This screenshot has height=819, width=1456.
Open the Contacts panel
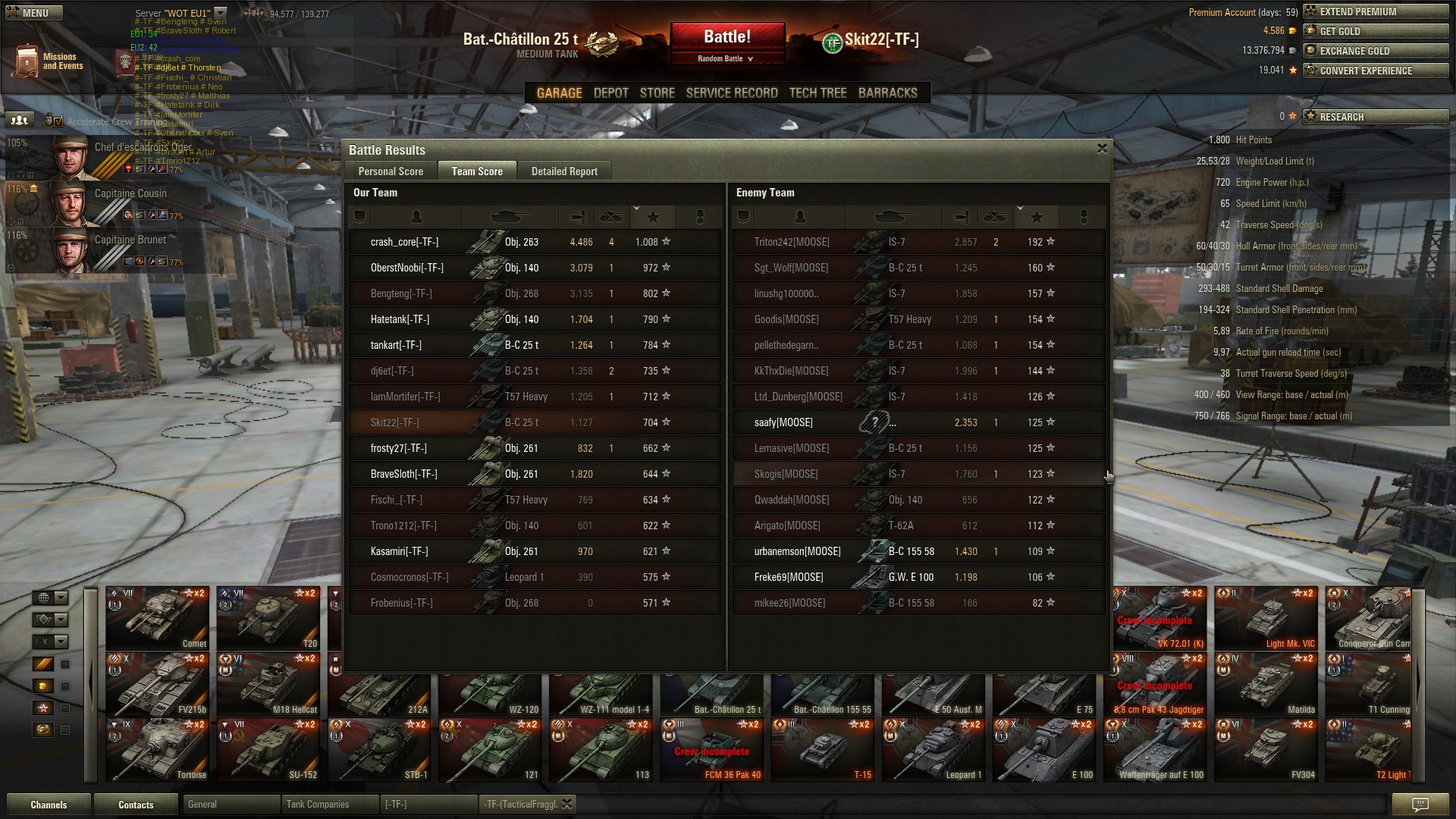(x=136, y=805)
